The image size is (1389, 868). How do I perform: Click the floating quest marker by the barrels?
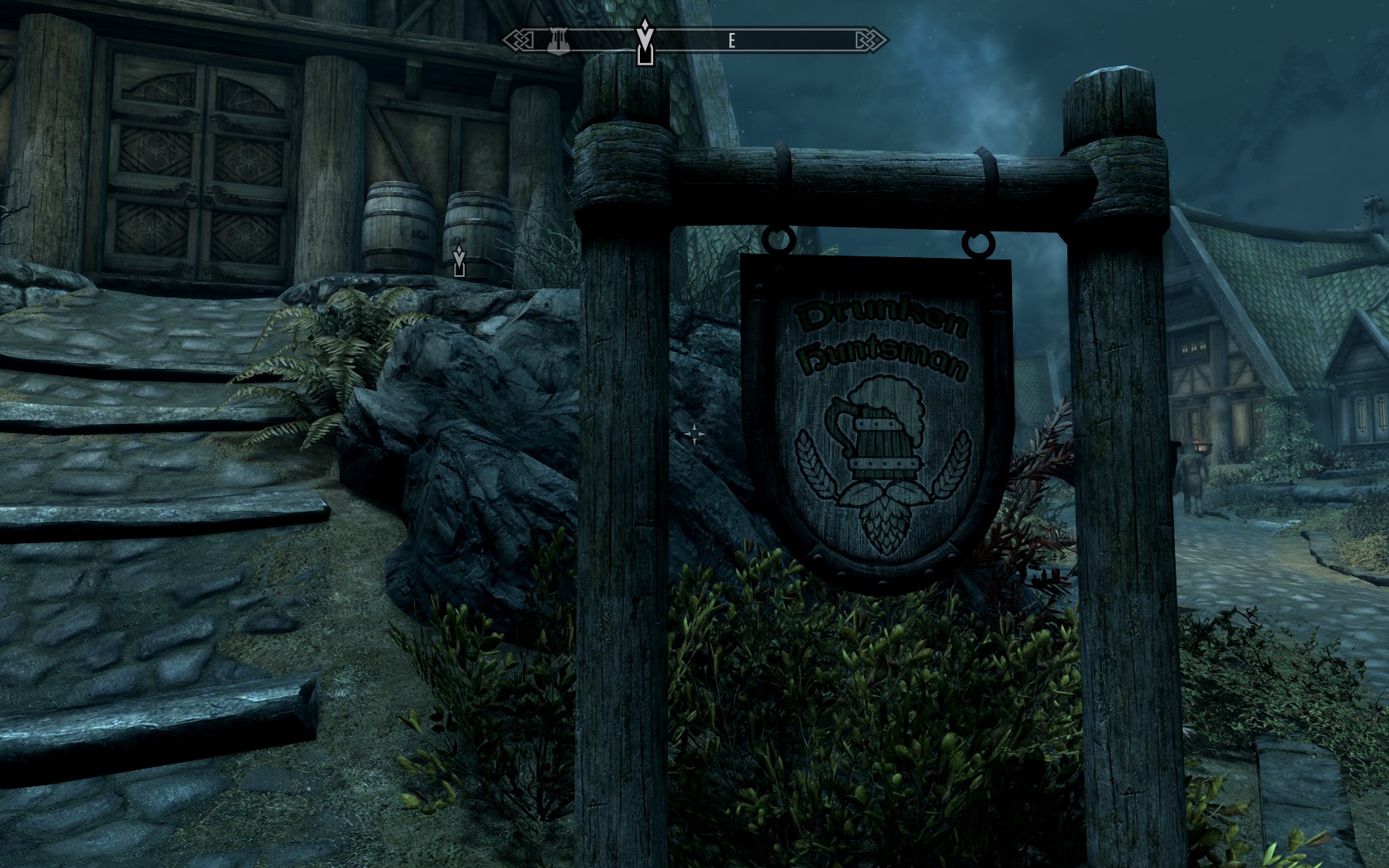click(x=460, y=260)
